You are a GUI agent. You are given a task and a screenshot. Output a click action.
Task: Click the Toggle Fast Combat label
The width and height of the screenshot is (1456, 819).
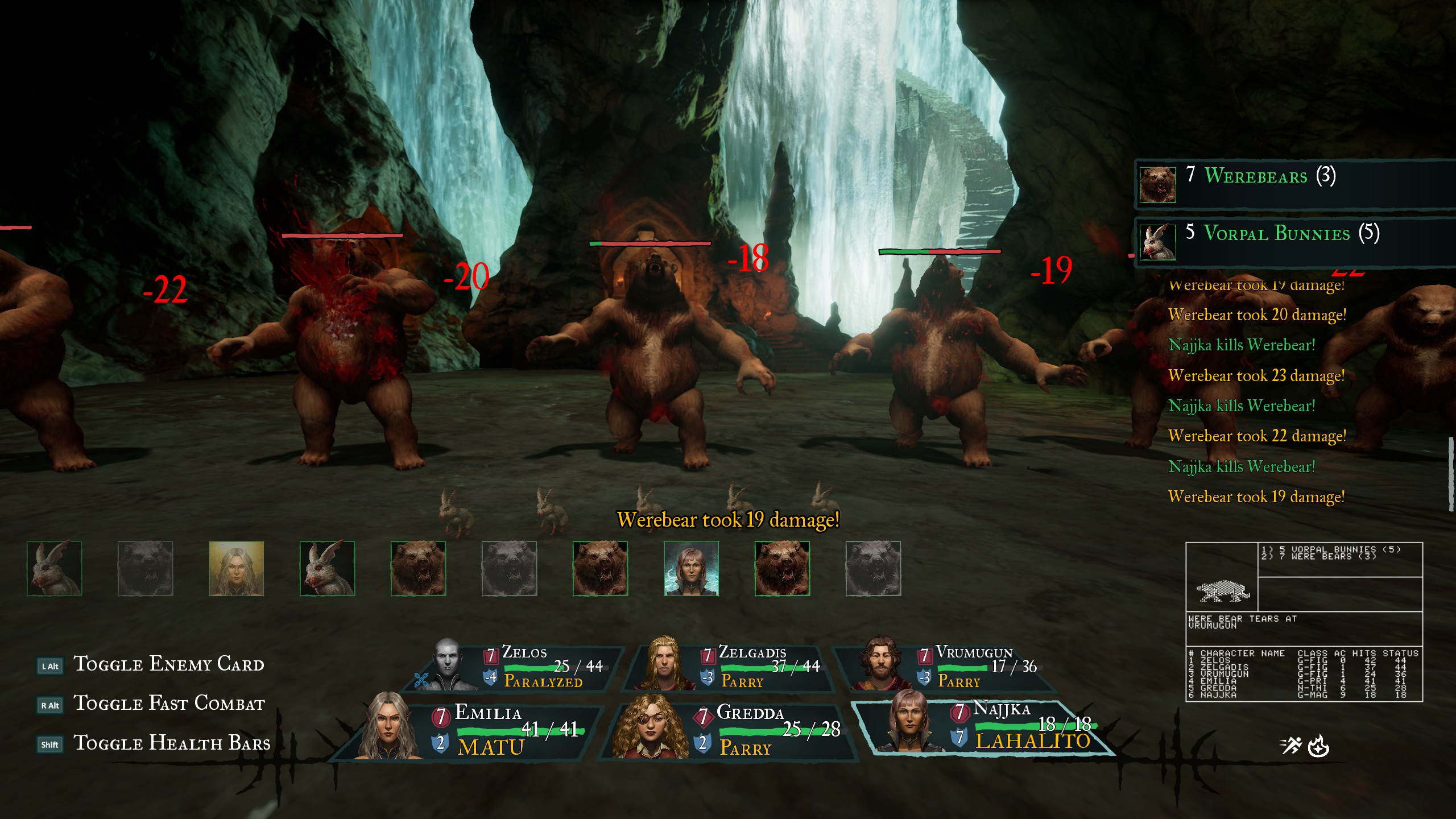click(x=169, y=704)
